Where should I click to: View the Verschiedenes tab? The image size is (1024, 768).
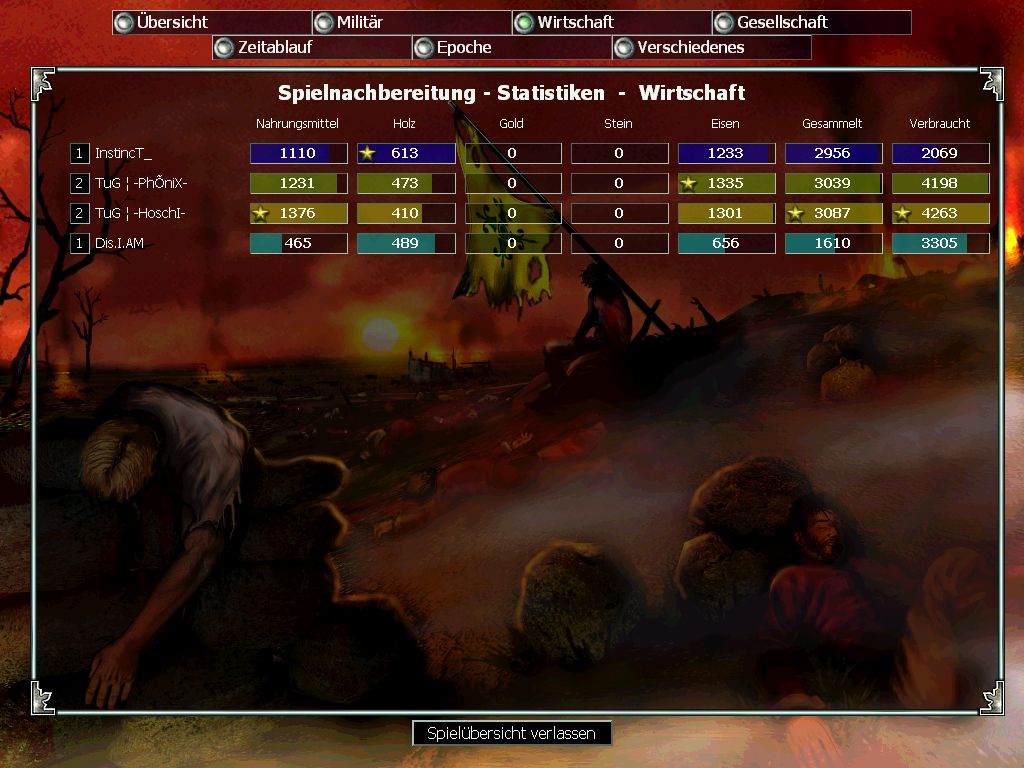point(711,47)
